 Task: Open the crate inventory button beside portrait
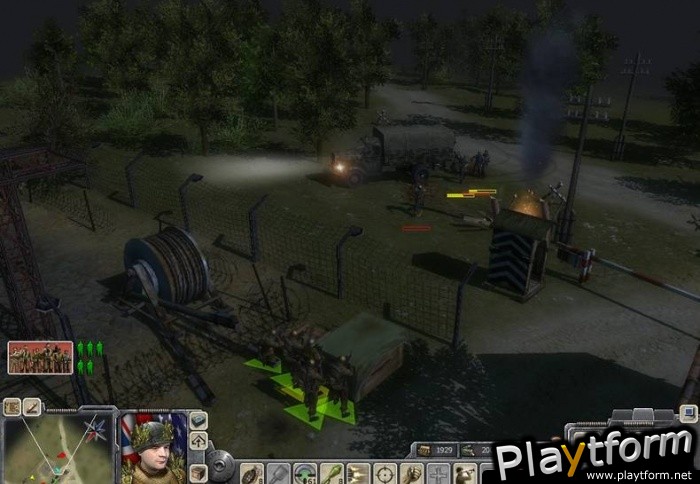[198, 472]
